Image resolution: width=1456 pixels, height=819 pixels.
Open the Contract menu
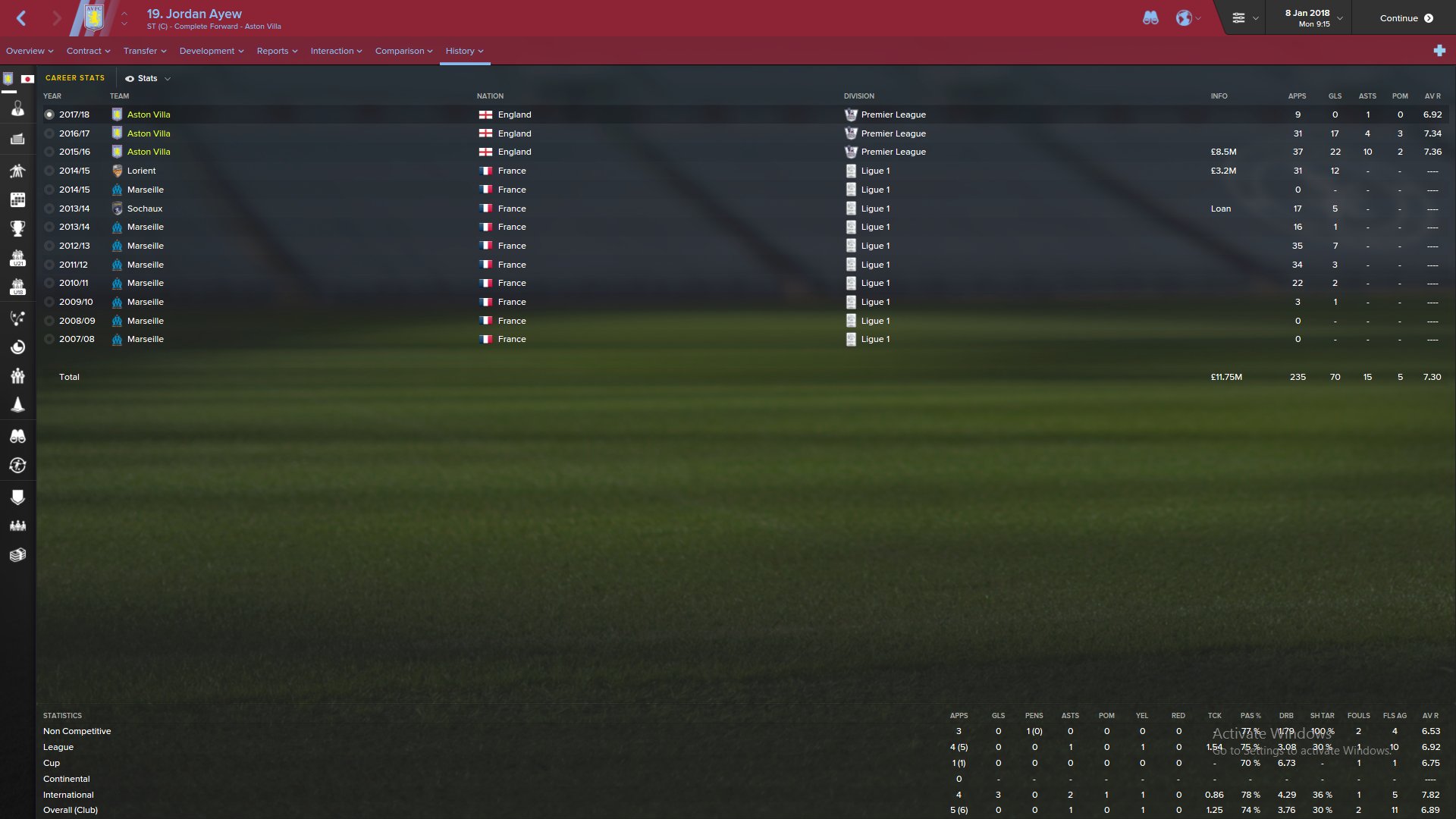88,51
